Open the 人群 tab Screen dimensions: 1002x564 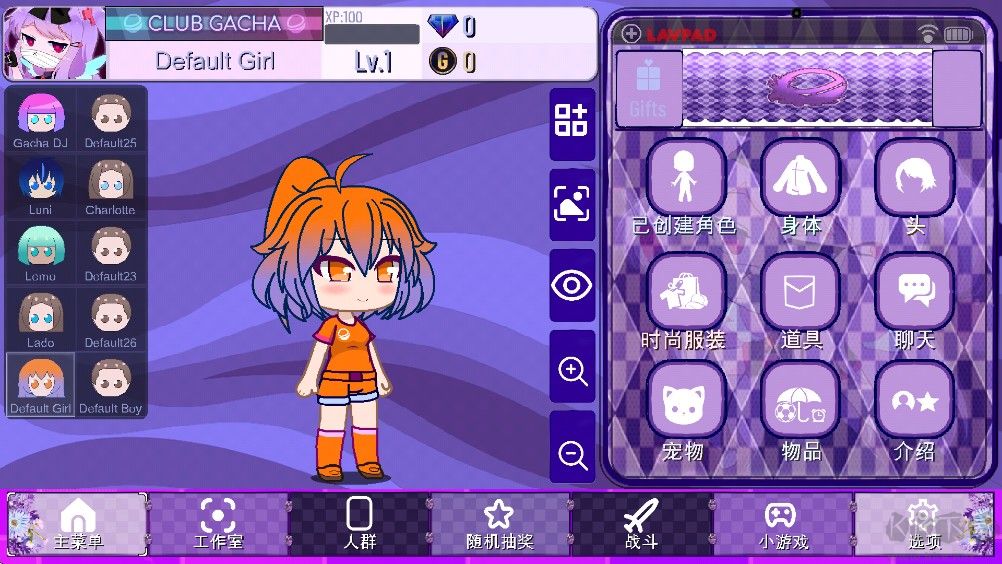[359, 523]
